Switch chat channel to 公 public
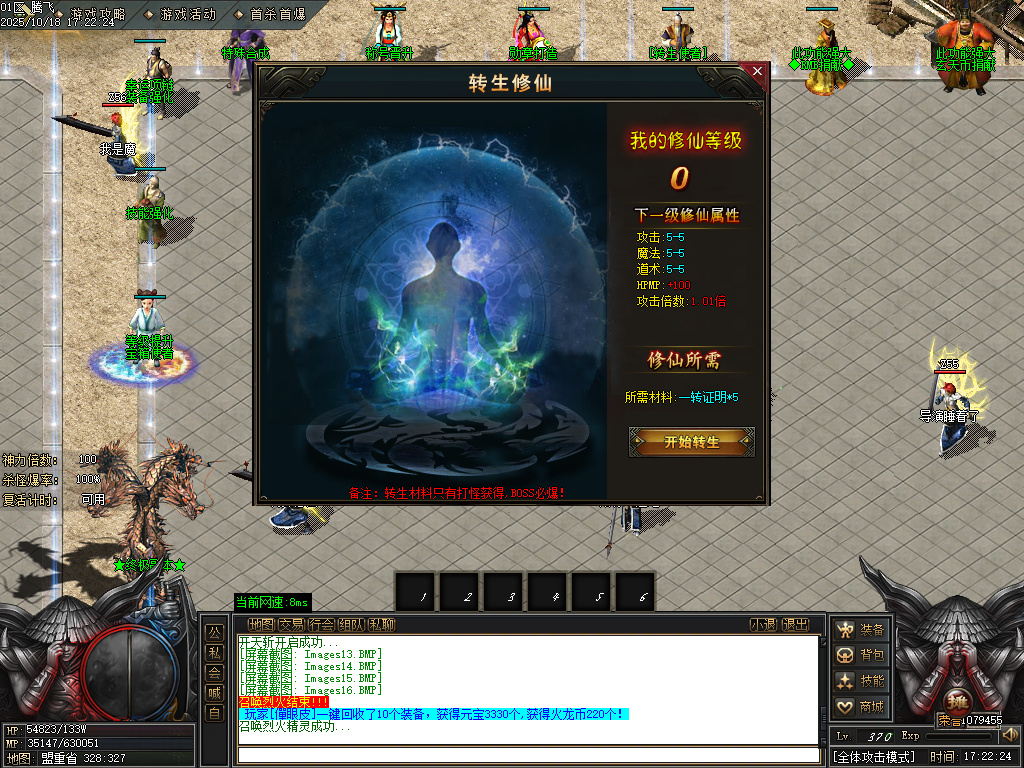 pos(214,632)
